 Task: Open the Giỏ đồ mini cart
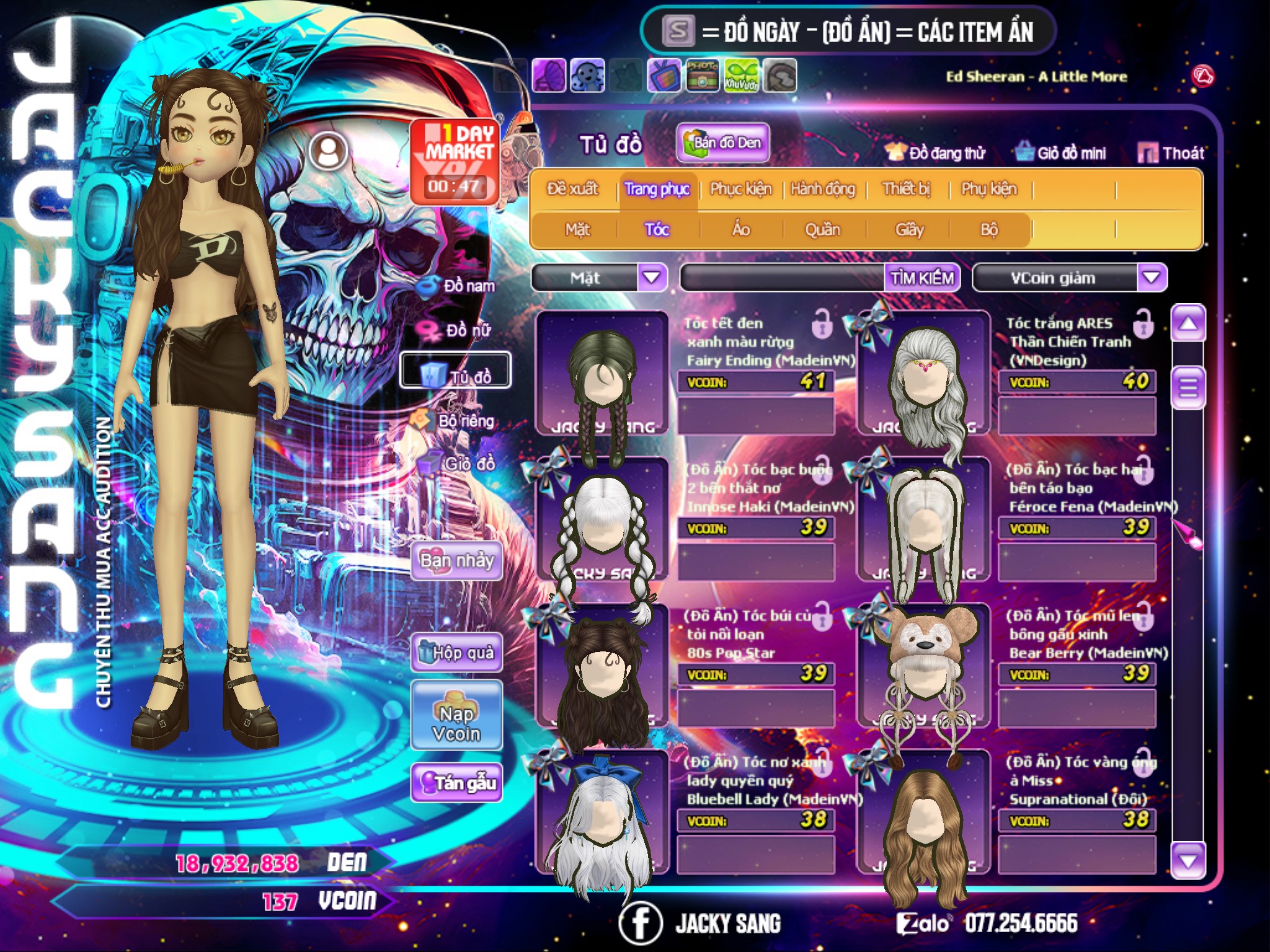point(1062,153)
